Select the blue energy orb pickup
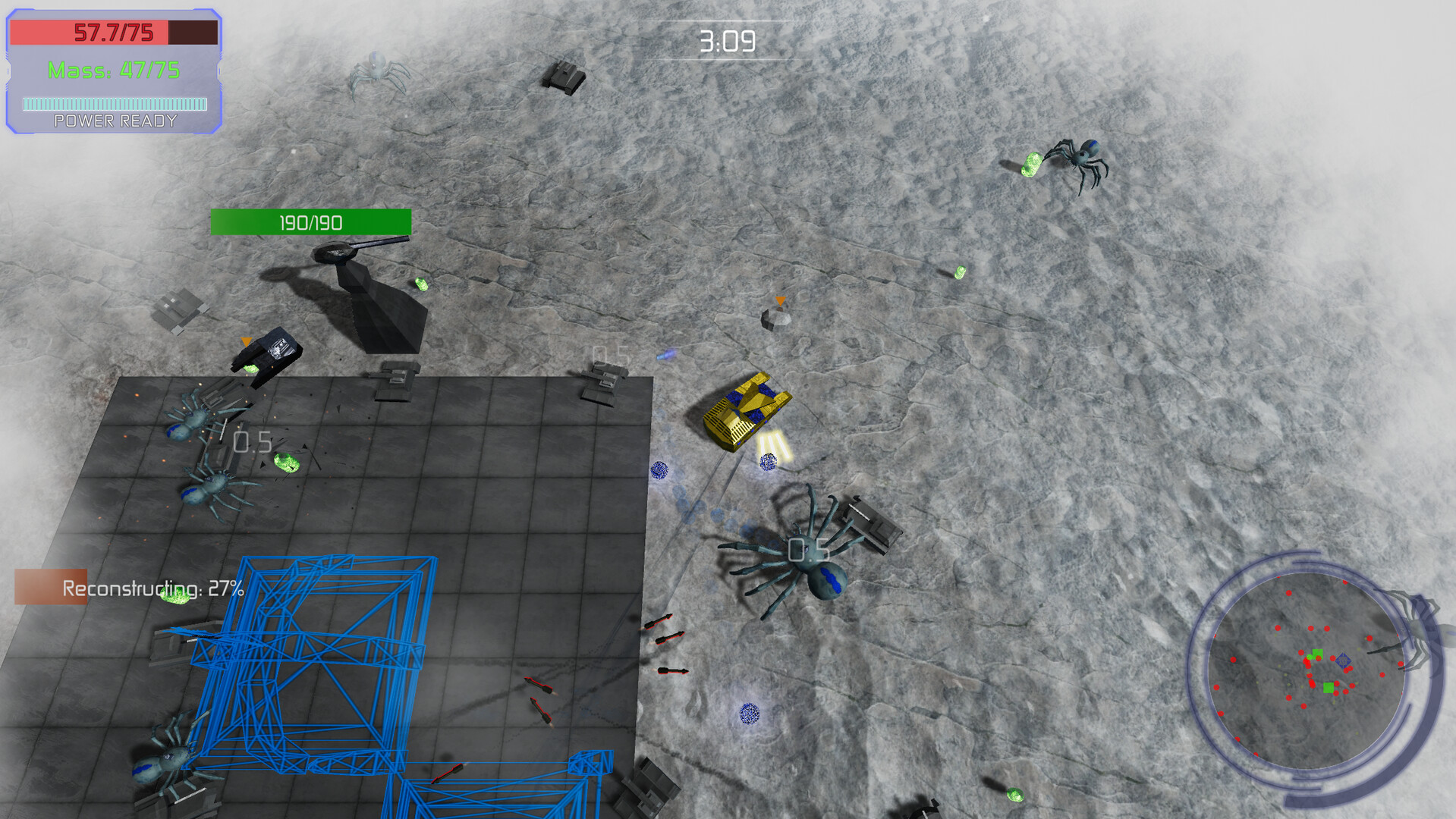This screenshot has width=1456, height=819. click(767, 461)
